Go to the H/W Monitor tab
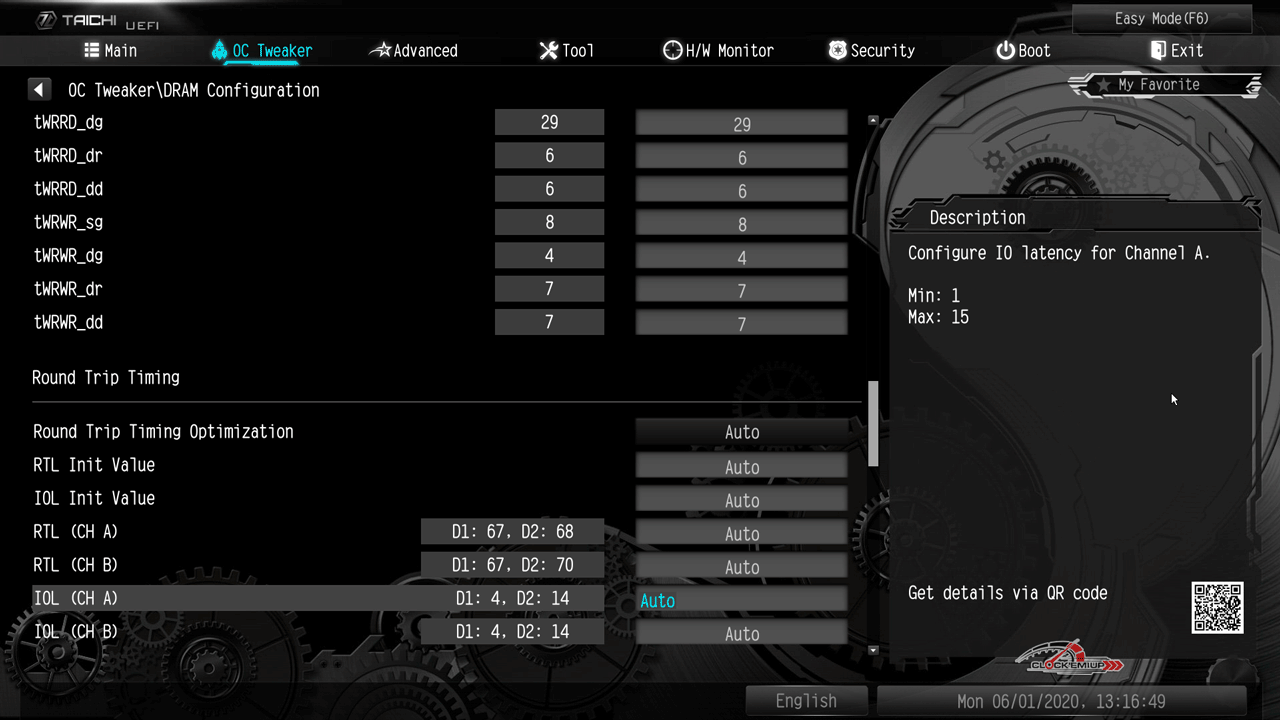Image resolution: width=1280 pixels, height=720 pixels. tap(718, 51)
